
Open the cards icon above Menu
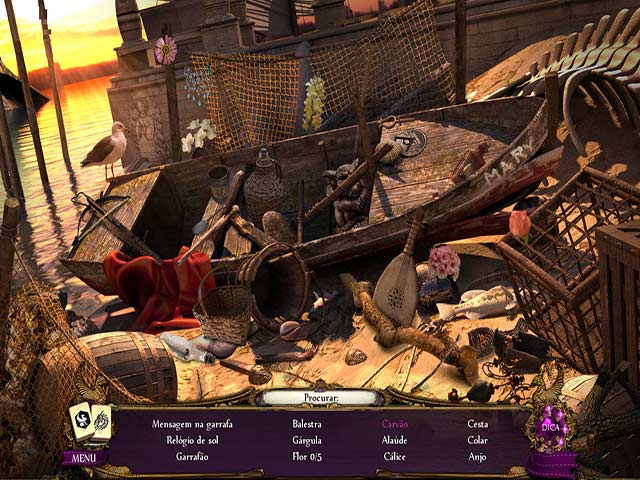click(88, 422)
